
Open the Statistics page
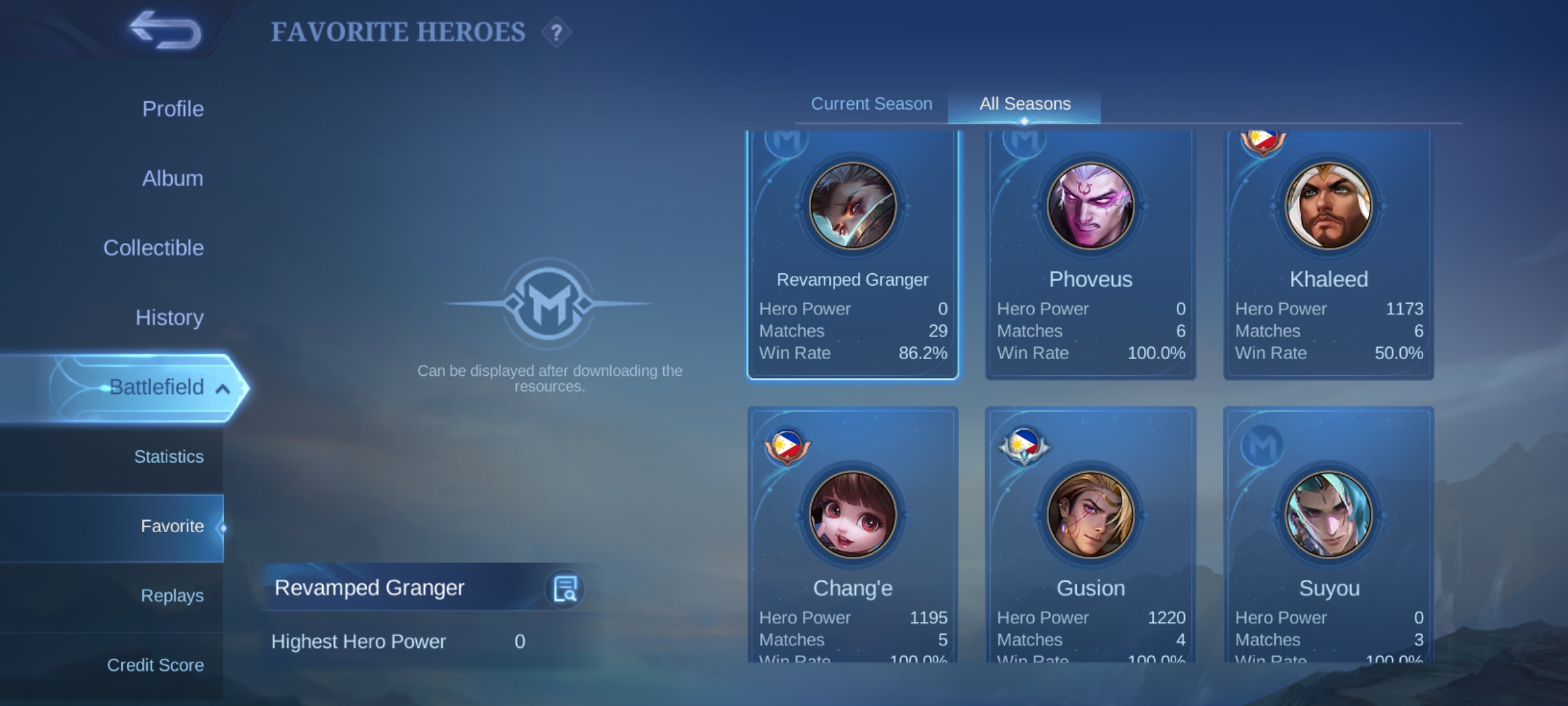pyautogui.click(x=169, y=456)
